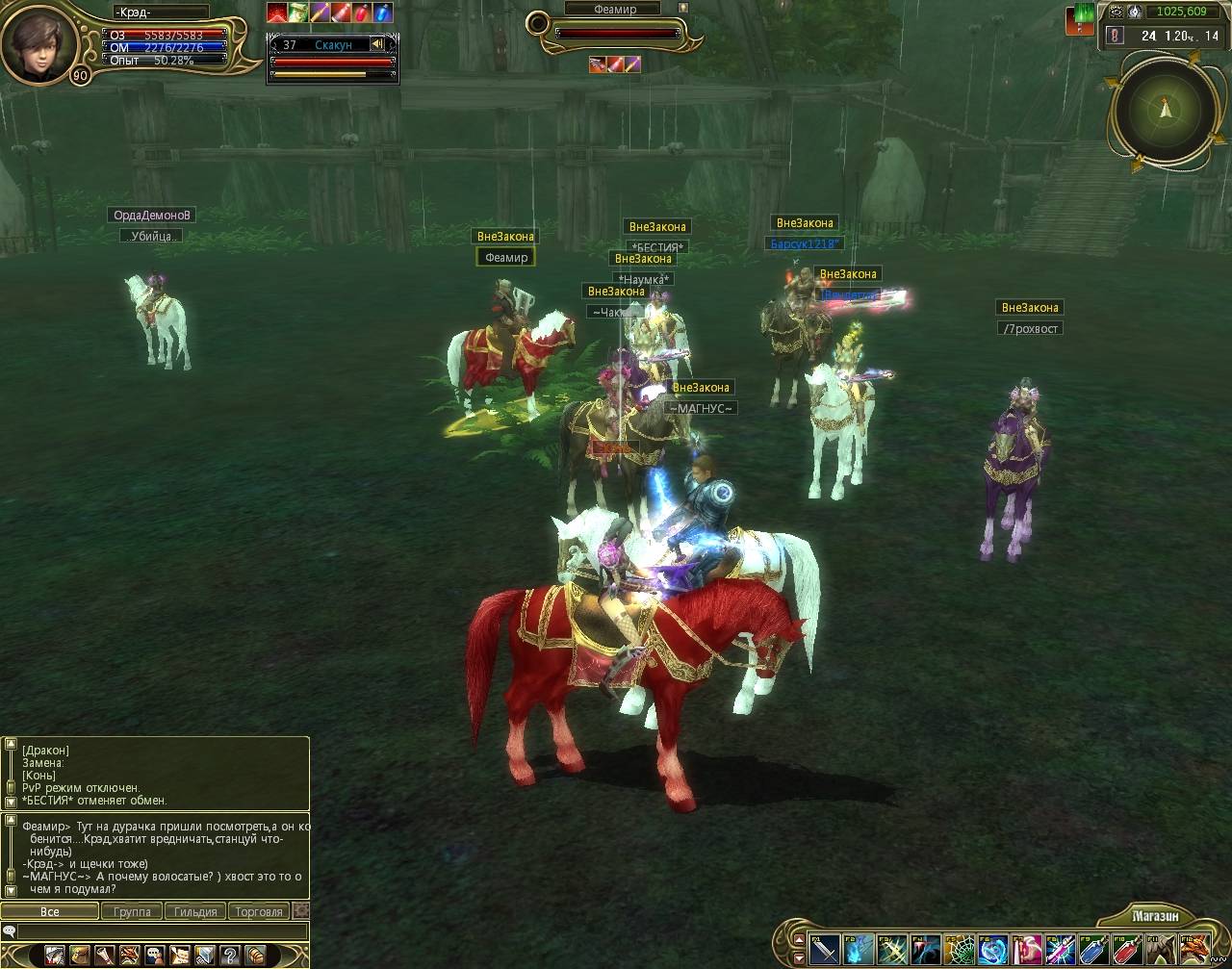Screen dimensions: 1232x969
Task: Click the circular minimap
Action: click(1166, 111)
